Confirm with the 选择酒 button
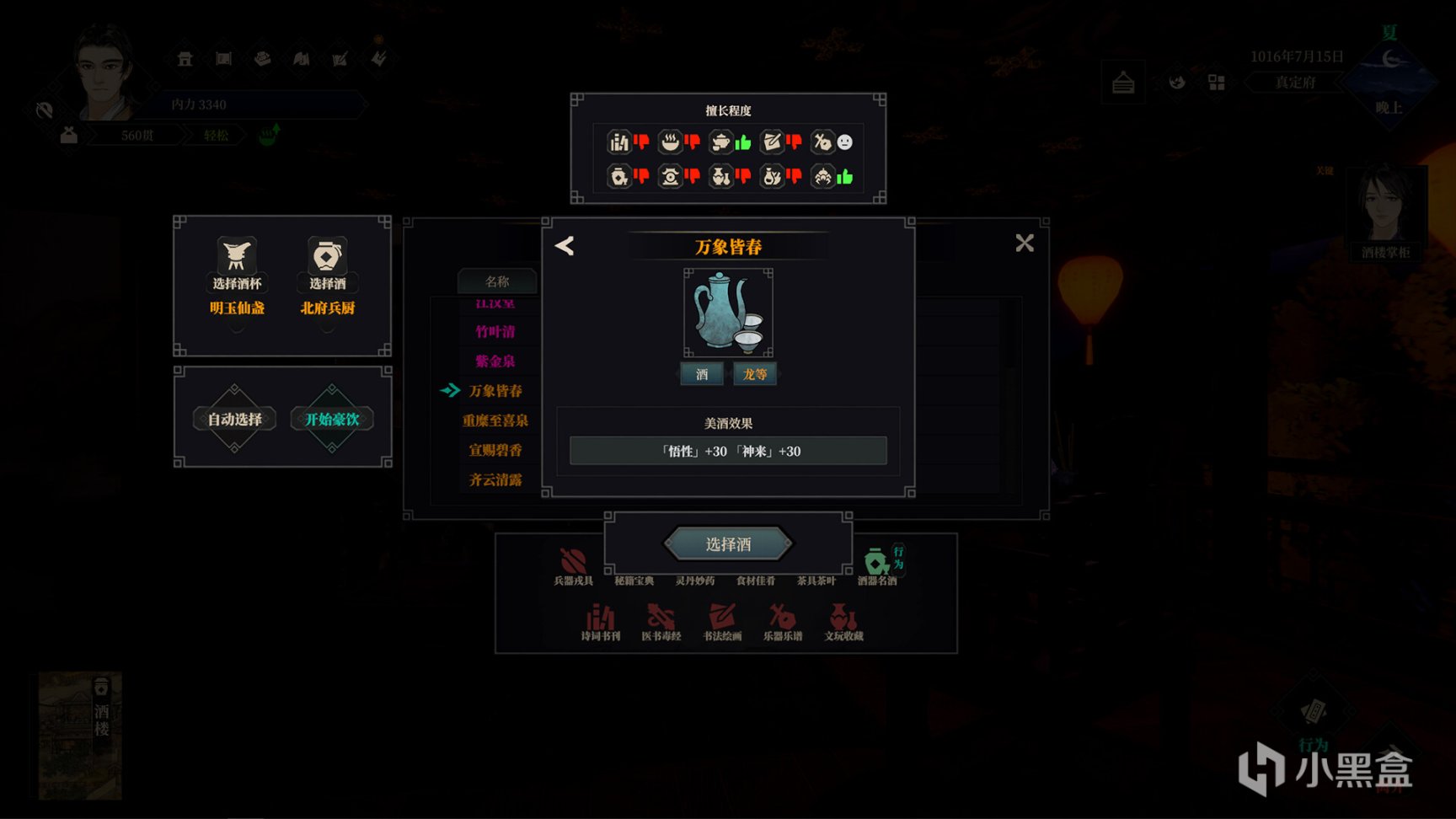The image size is (1456, 819). click(x=728, y=544)
